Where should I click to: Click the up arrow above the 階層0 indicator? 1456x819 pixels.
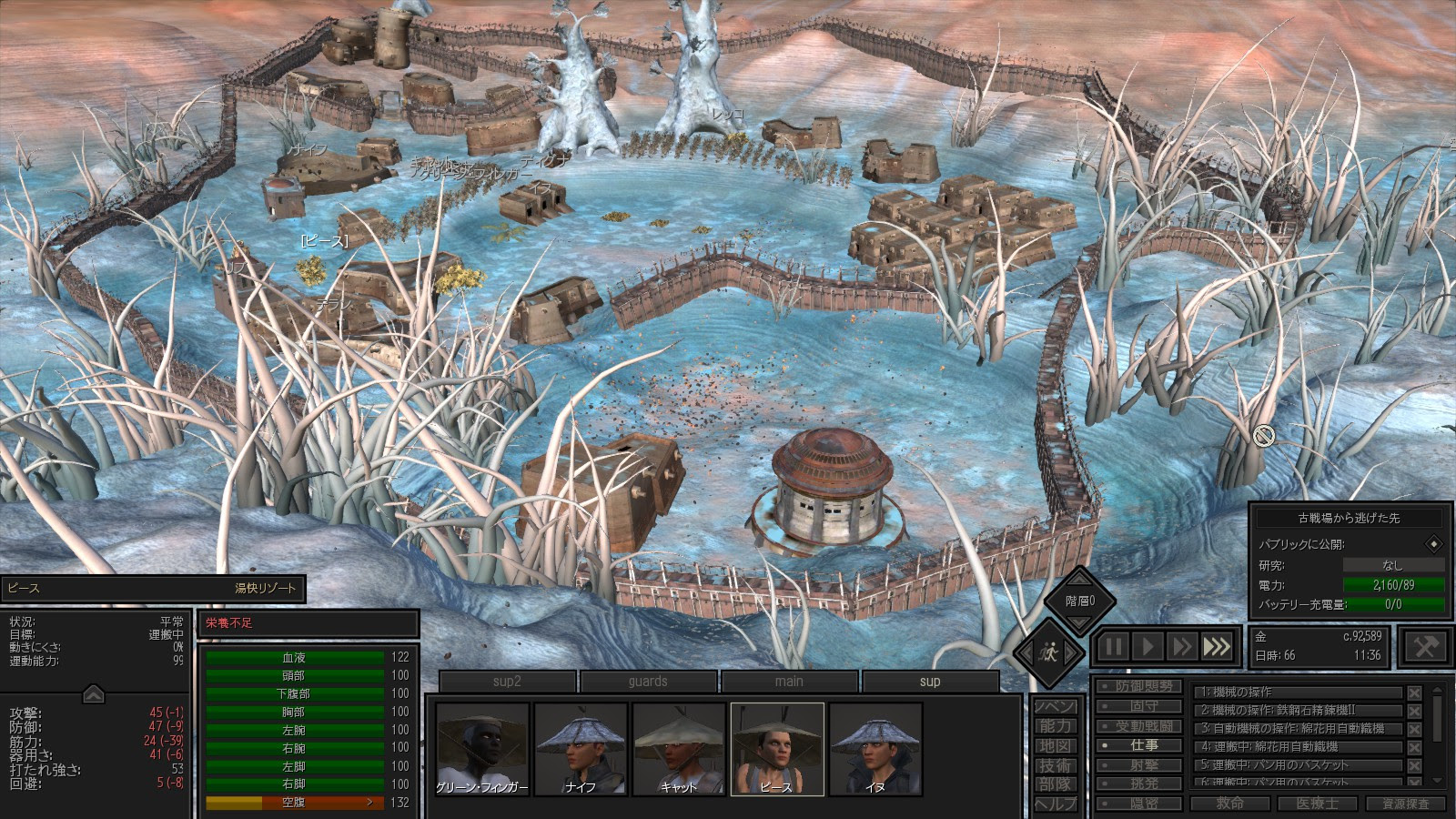tap(1078, 580)
